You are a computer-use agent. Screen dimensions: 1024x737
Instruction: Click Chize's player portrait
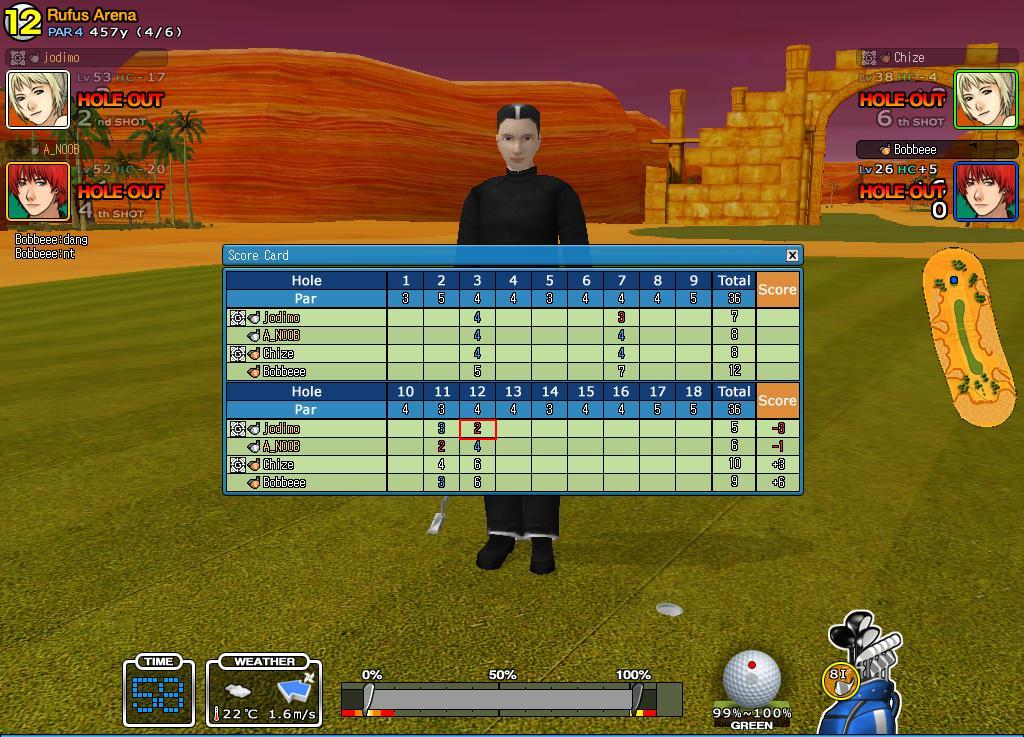(x=986, y=99)
